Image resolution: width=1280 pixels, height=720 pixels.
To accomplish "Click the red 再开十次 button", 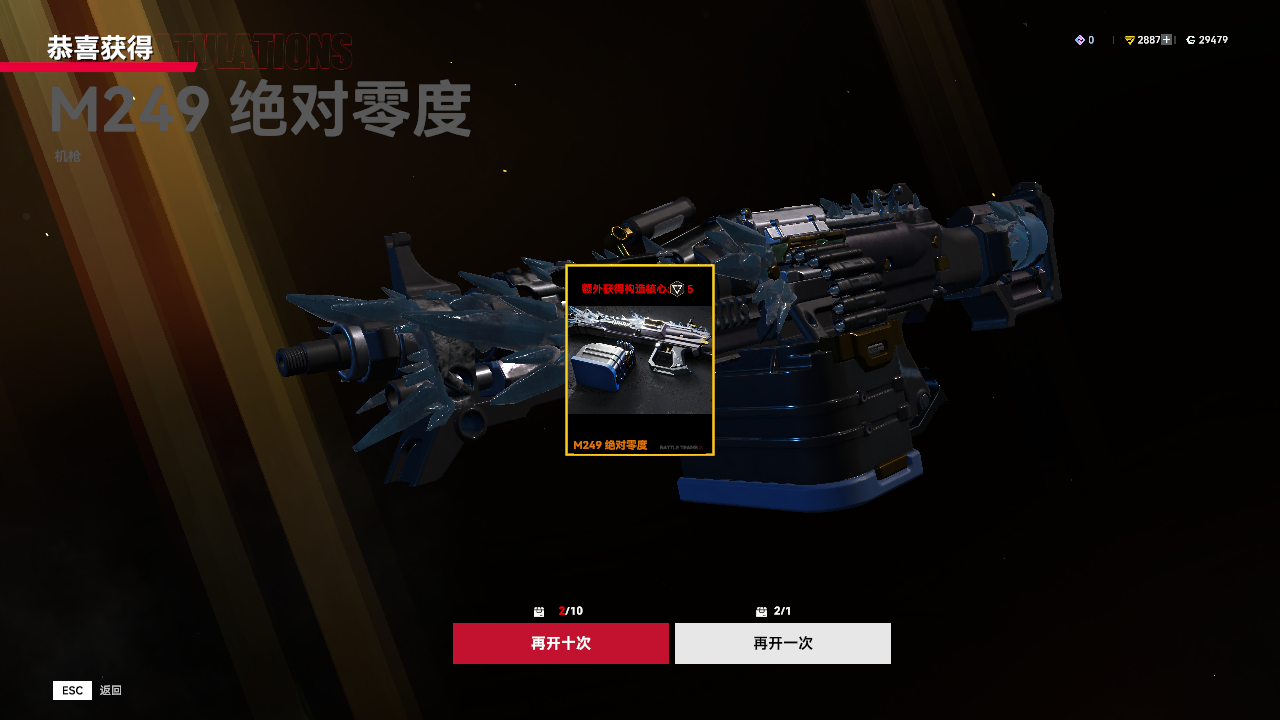I will 560,643.
